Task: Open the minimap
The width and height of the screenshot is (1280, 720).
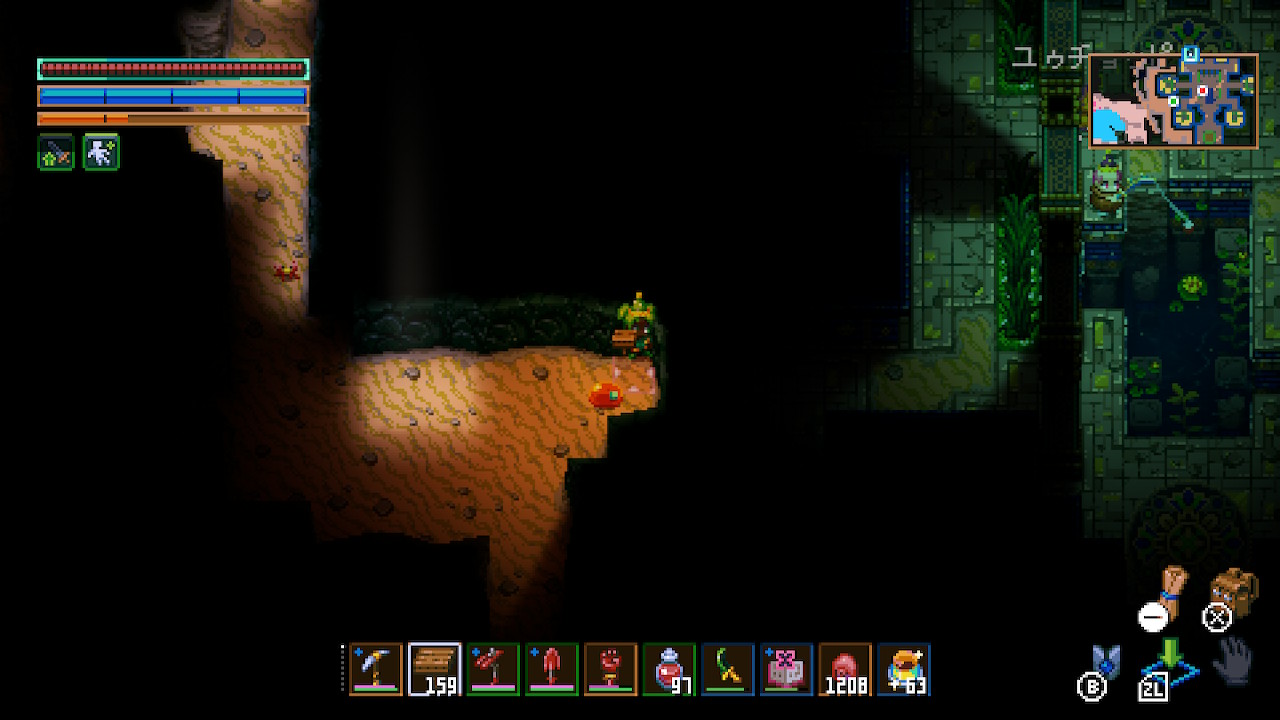Action: click(x=1173, y=101)
